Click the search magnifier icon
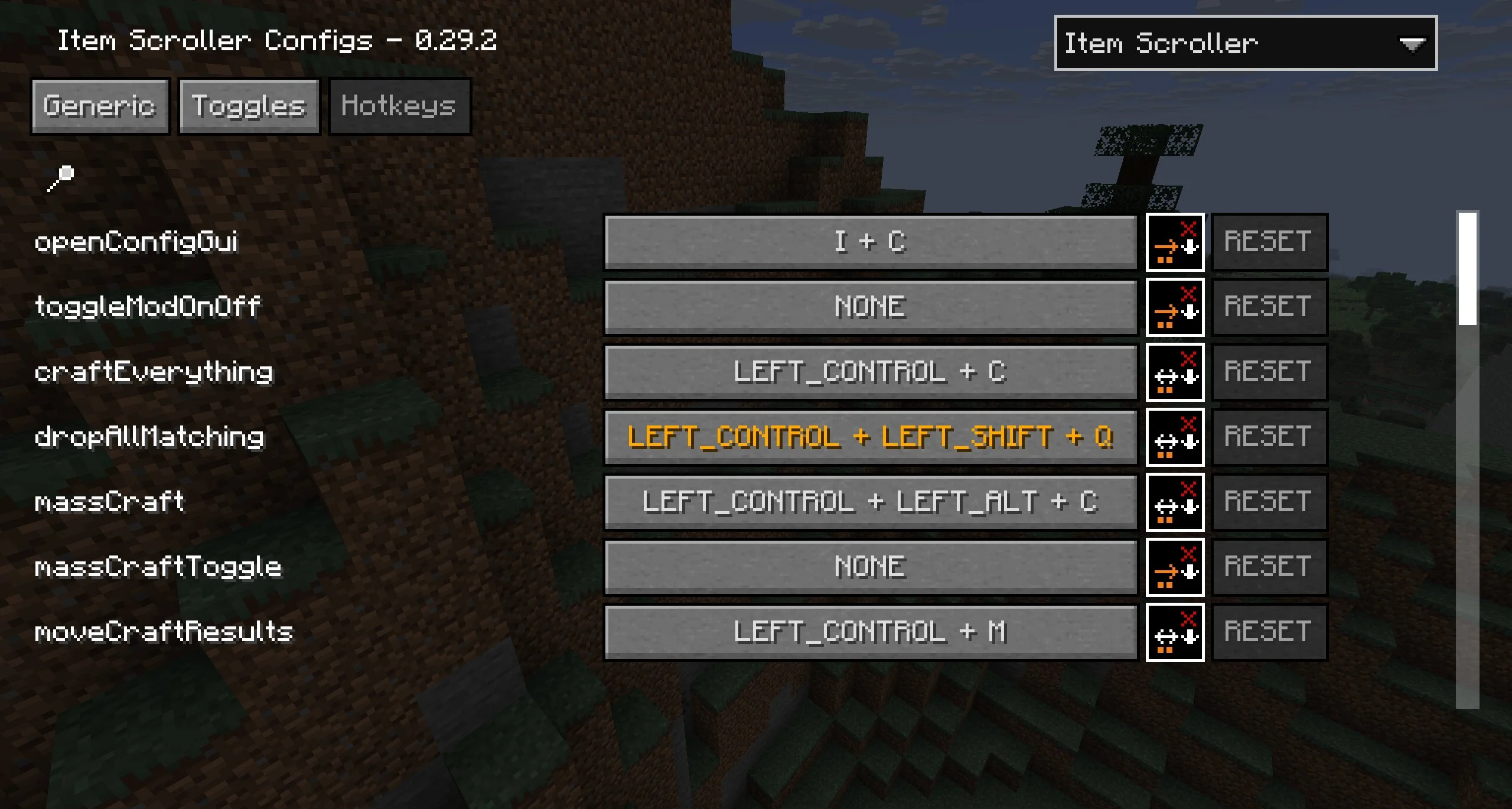The image size is (1512, 809). [61, 178]
